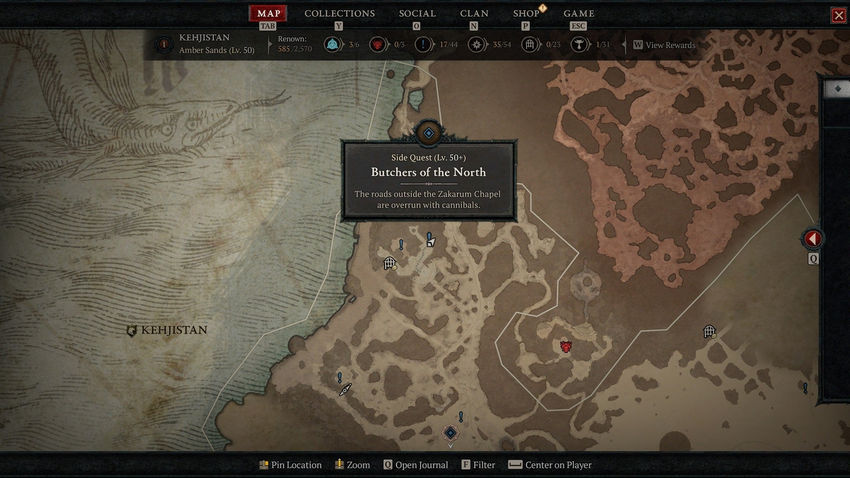Expand the journal panel with the red arrow
The image size is (850, 478).
813,239
